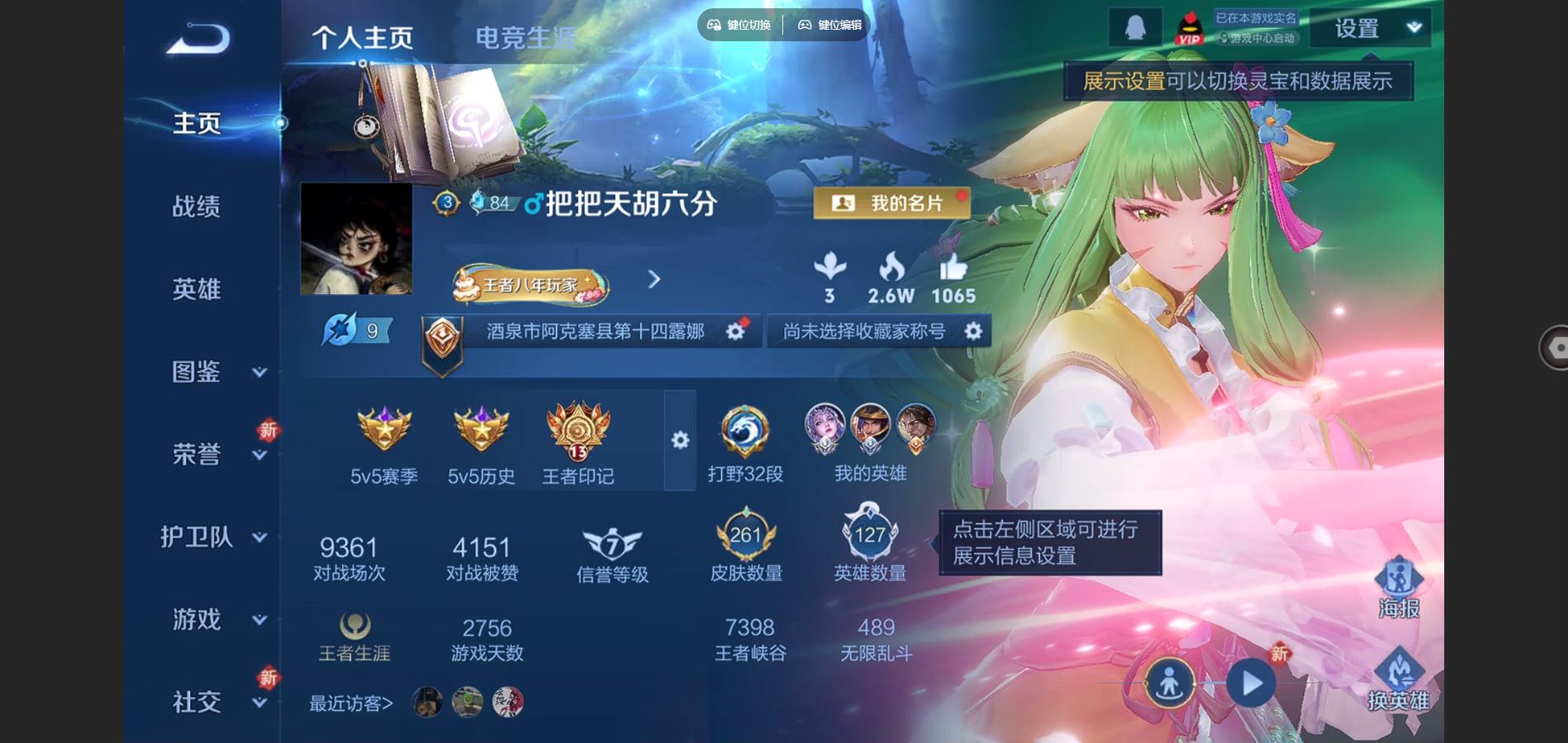
Task: Expand the 设置 dropdown chevron
Action: click(1412, 27)
